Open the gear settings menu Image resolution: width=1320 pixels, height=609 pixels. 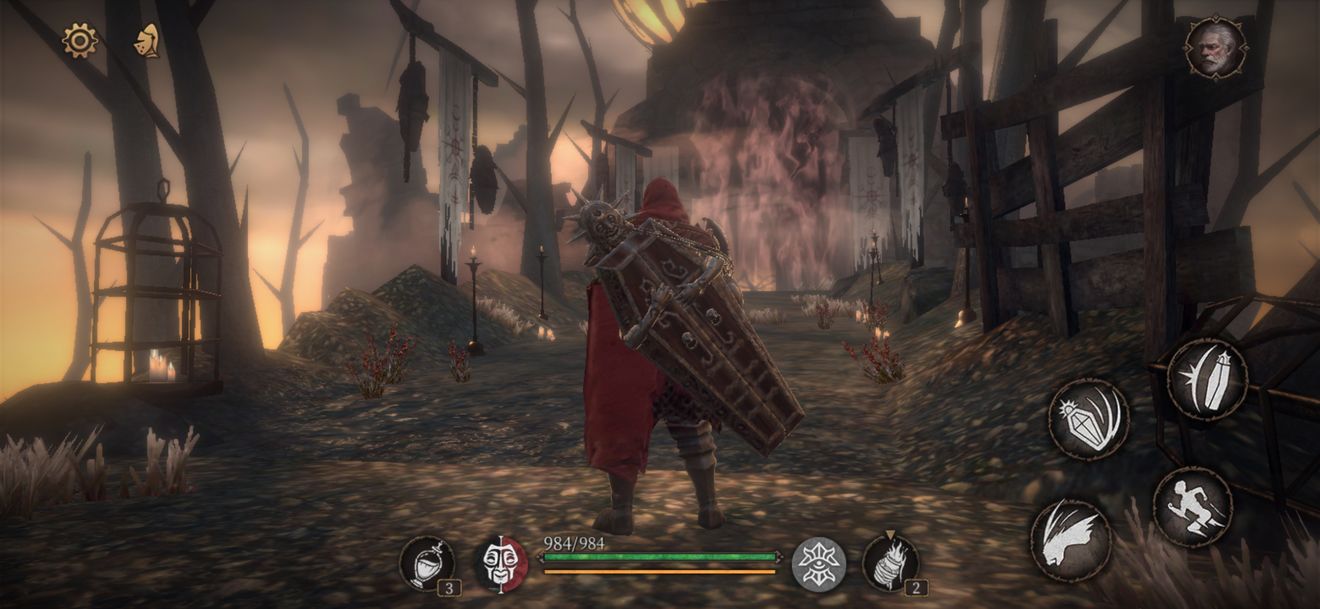pyautogui.click(x=80, y=41)
